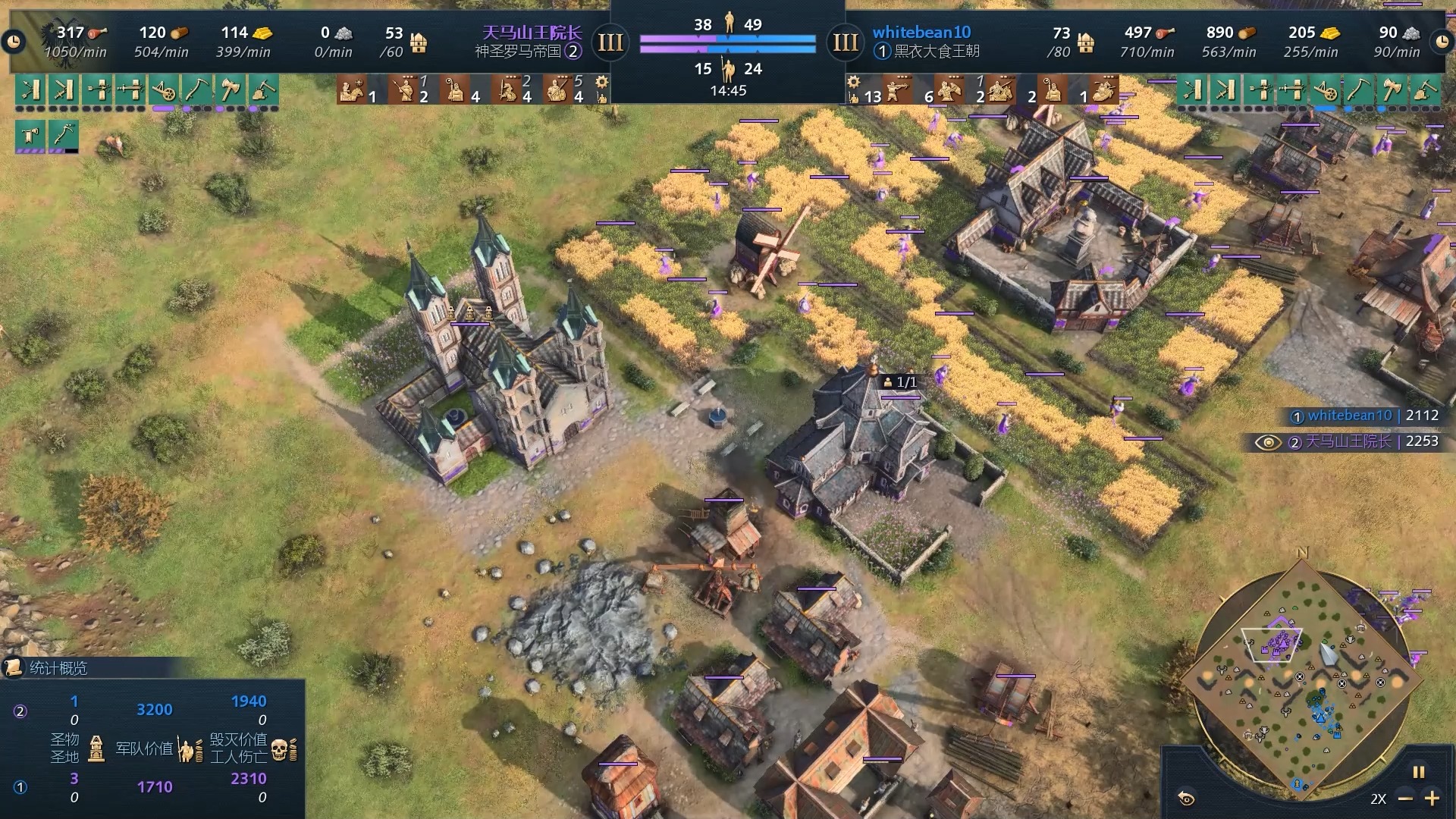
Task: Select whitebean10's wheelbarrow upgrade icon
Action: coord(1325,90)
